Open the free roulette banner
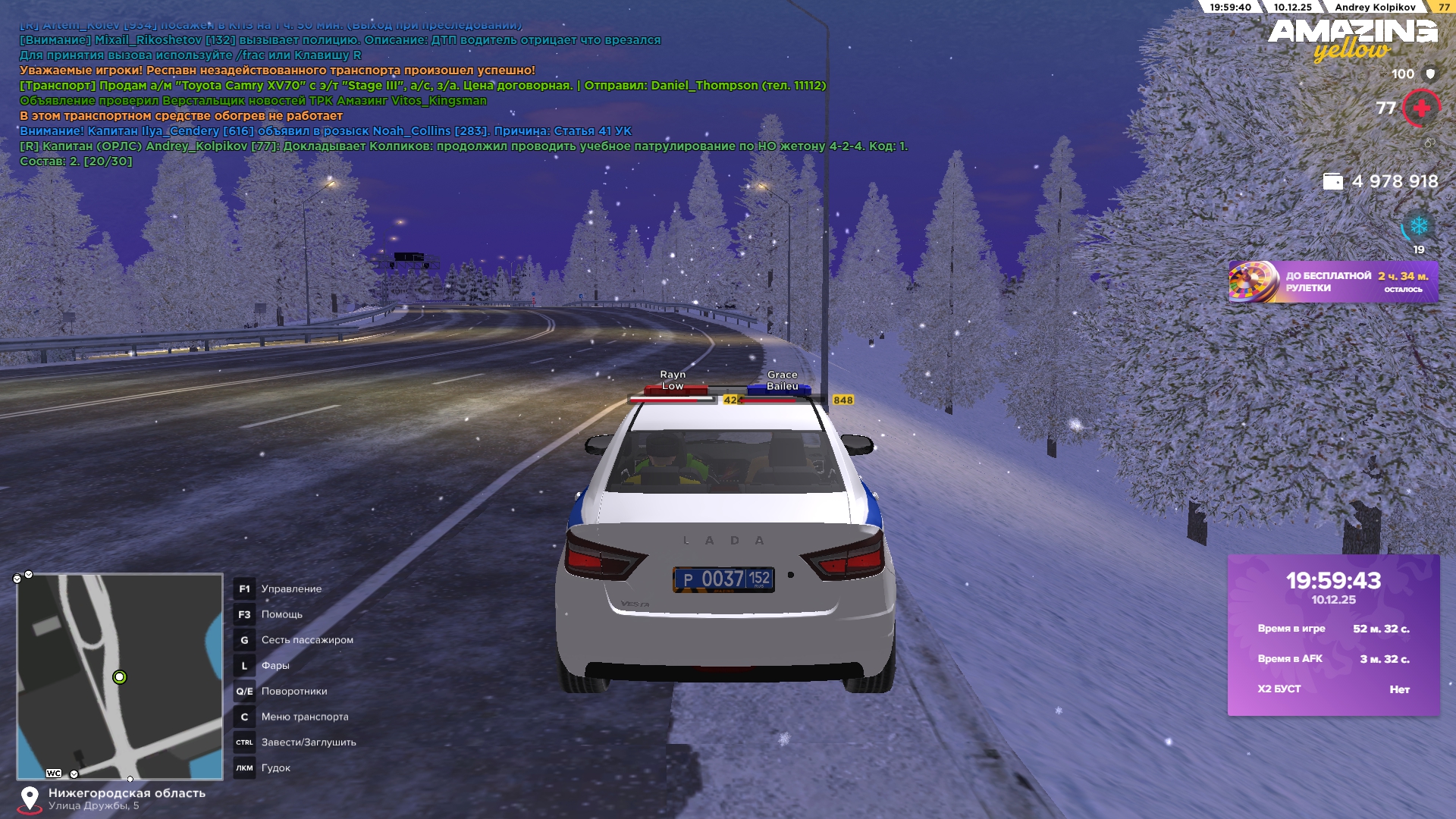This screenshot has height=819, width=1456. tap(1332, 282)
